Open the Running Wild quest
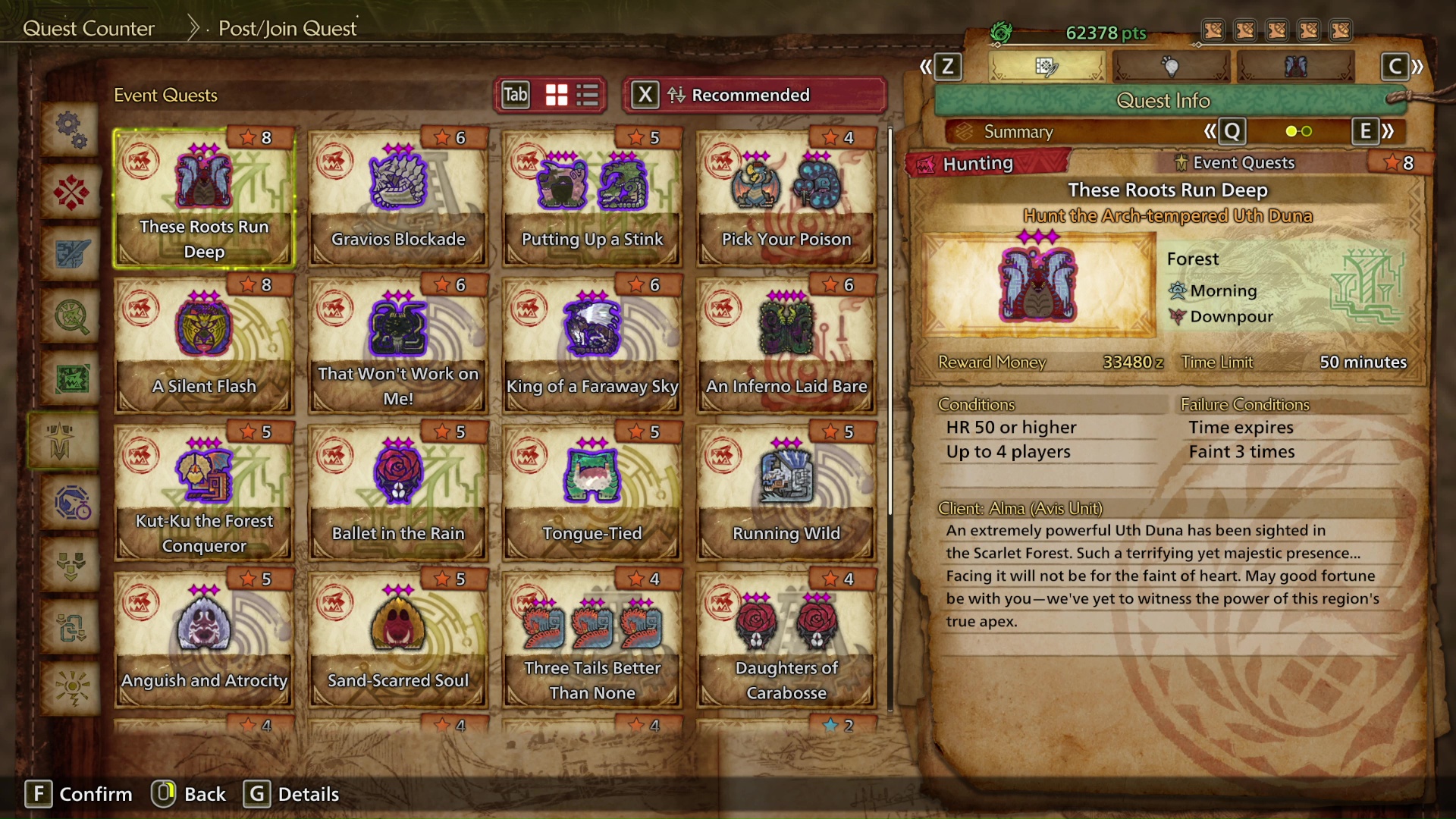Screen dimensions: 1456x819 pos(786,493)
